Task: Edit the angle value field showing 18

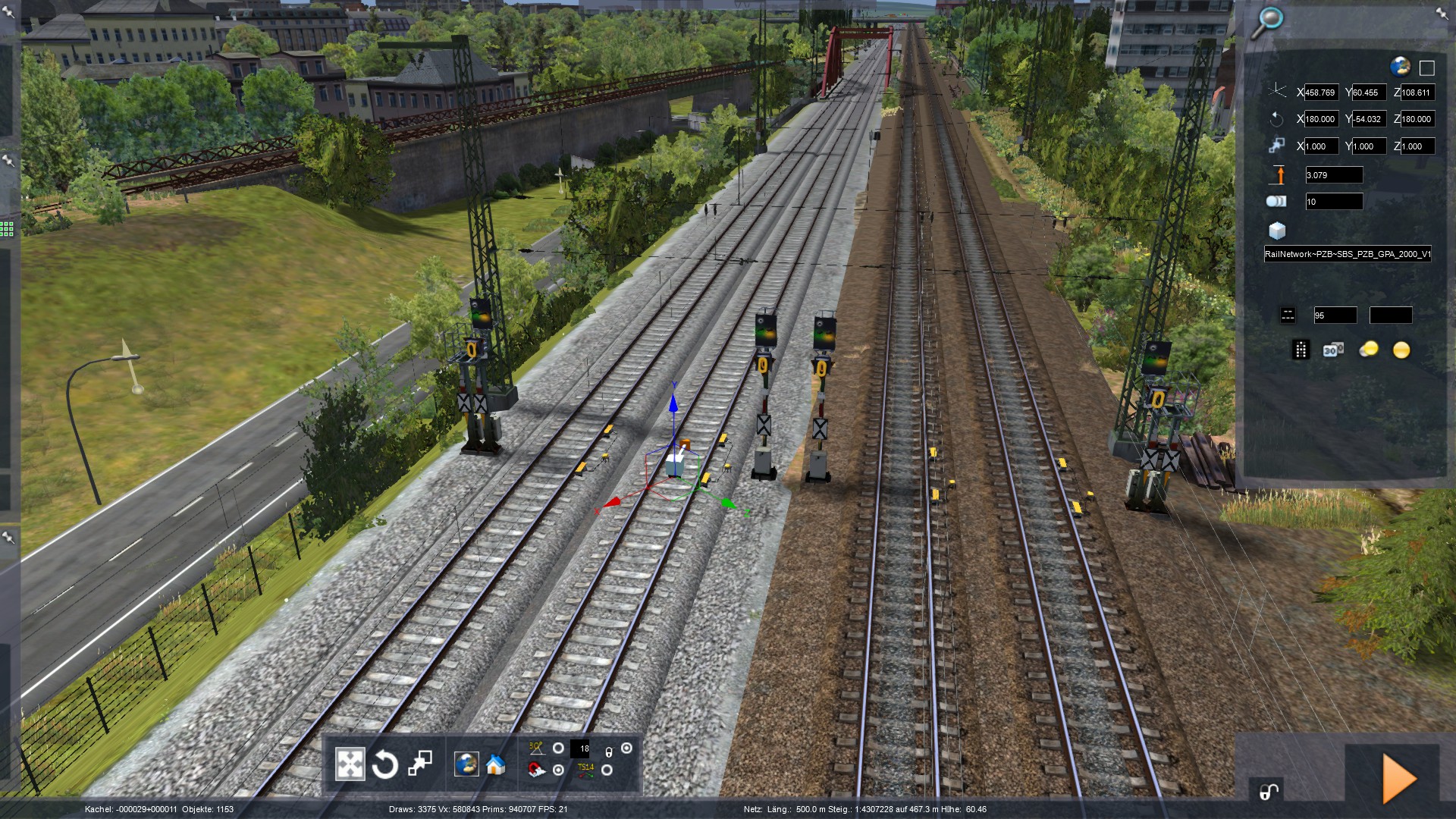Action: (x=580, y=748)
